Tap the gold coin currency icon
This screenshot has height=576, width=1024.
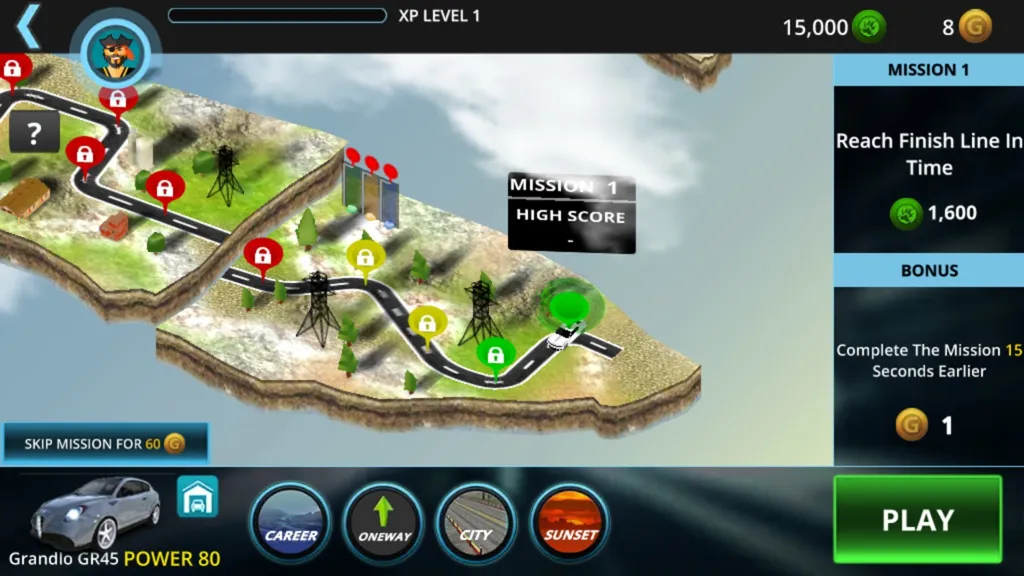[x=975, y=27]
